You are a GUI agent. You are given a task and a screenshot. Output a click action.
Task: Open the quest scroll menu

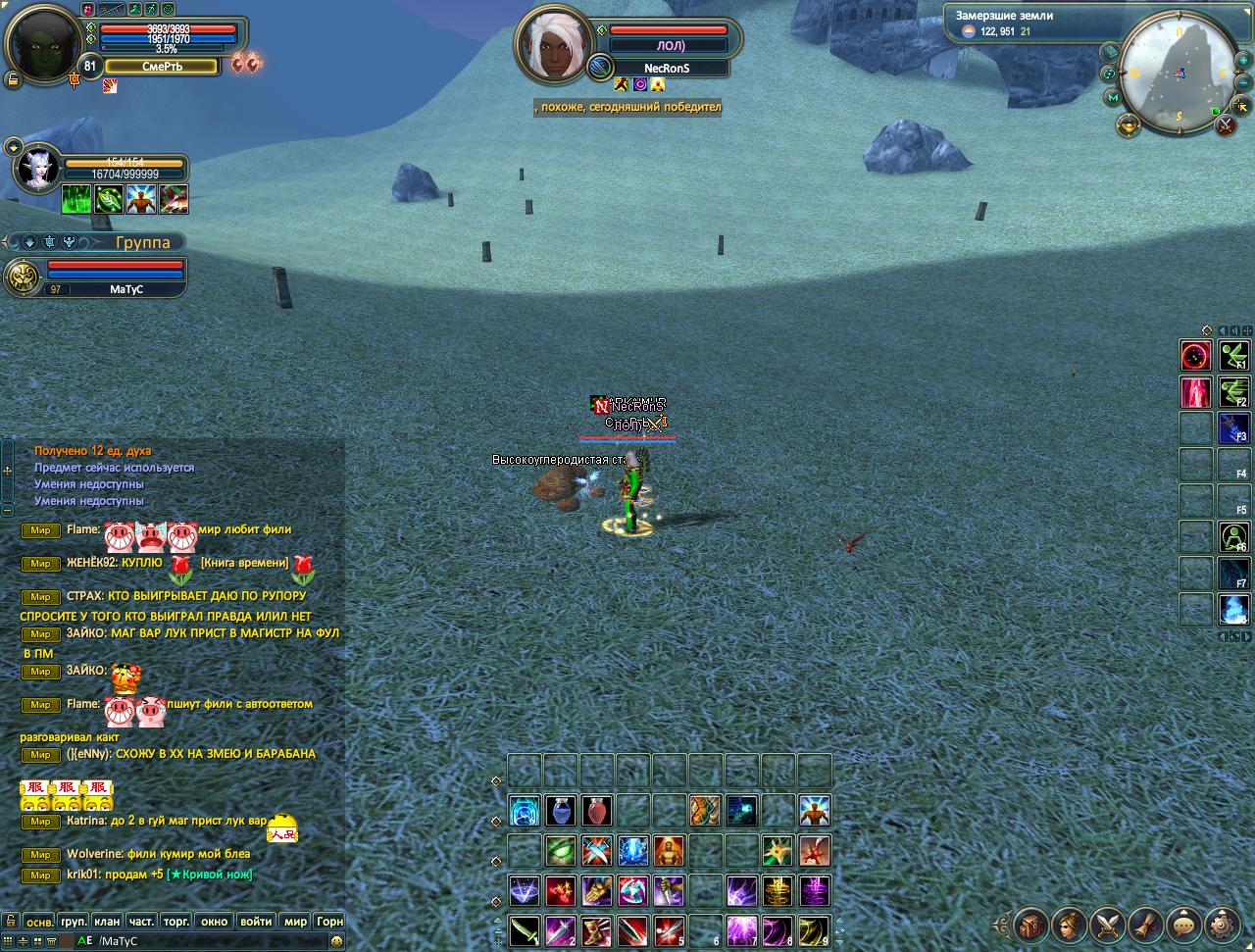coord(1146,924)
